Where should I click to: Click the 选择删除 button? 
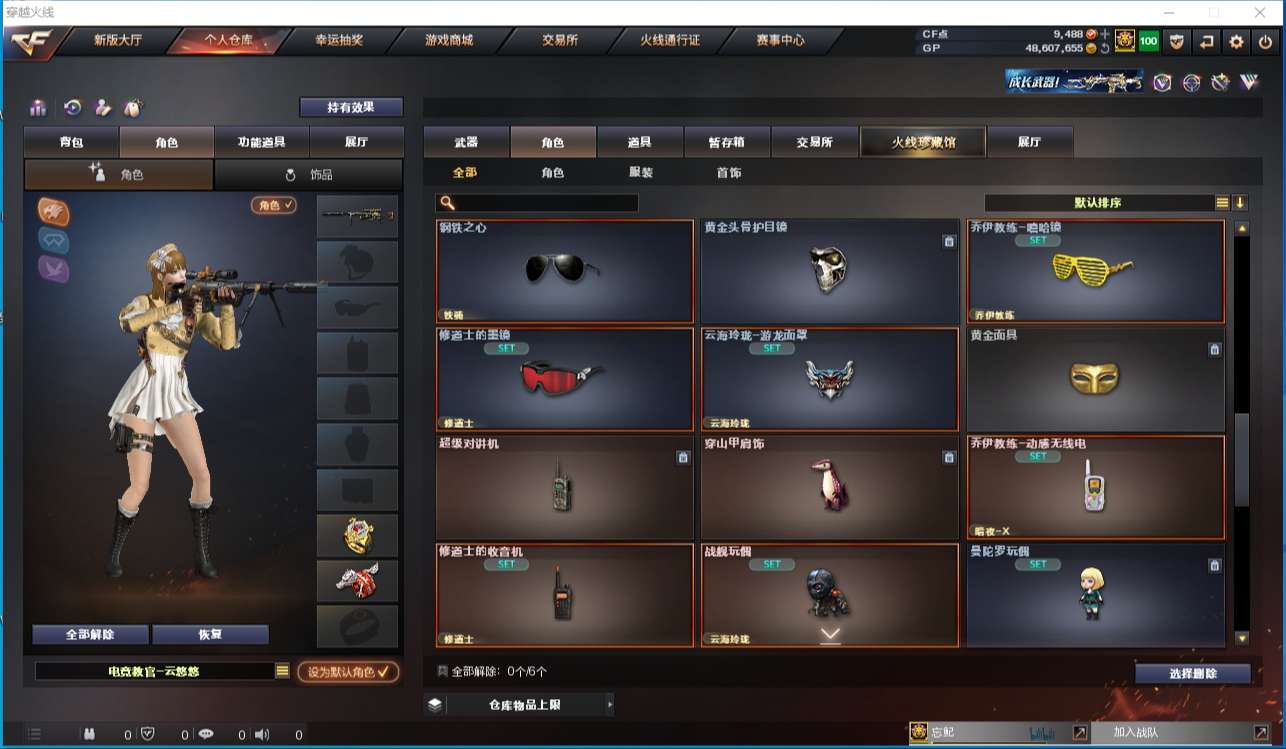click(x=1192, y=674)
